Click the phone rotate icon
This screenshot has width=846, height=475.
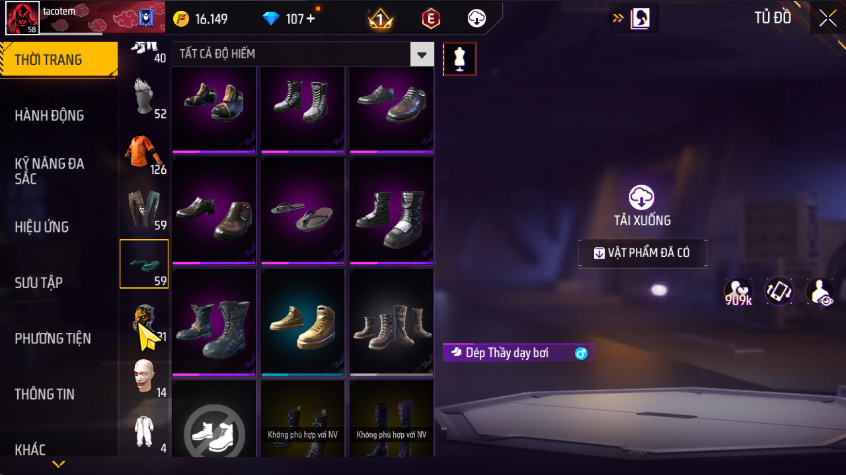[779, 291]
